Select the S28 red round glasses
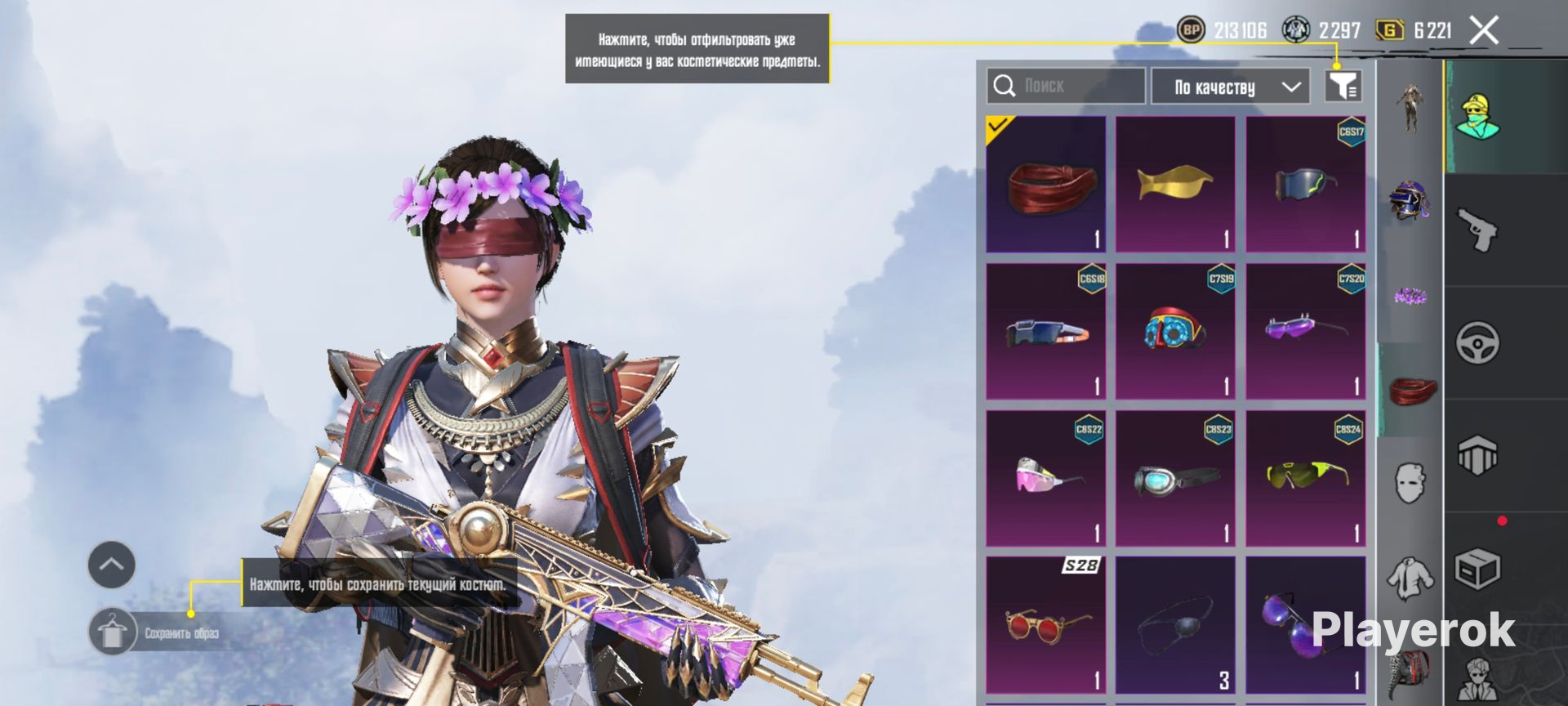Image resolution: width=1568 pixels, height=706 pixels. [1045, 626]
